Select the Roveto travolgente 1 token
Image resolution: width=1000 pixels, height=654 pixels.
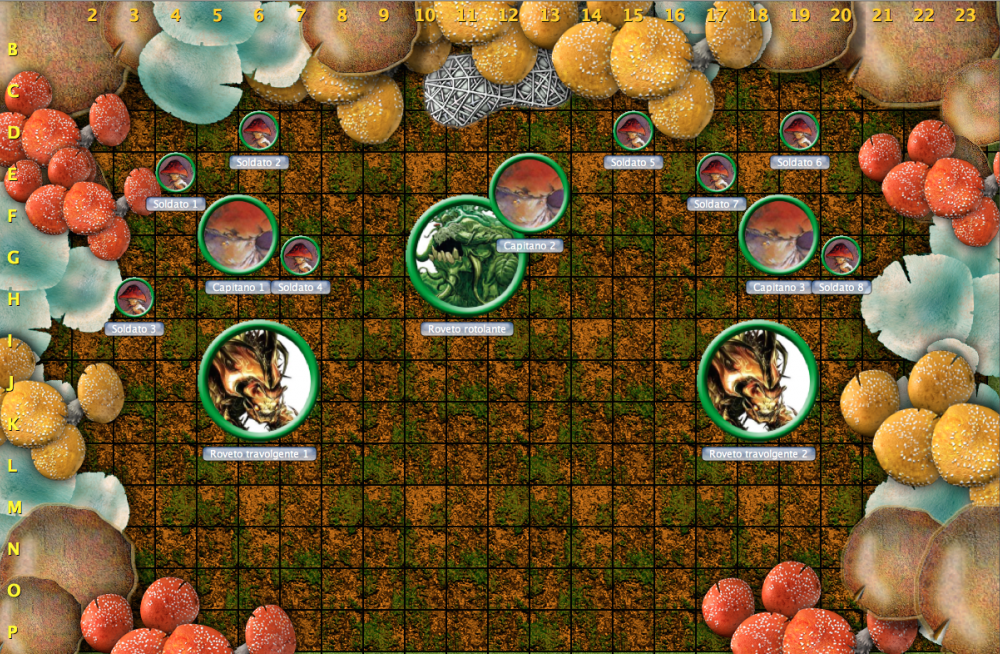pos(259,380)
